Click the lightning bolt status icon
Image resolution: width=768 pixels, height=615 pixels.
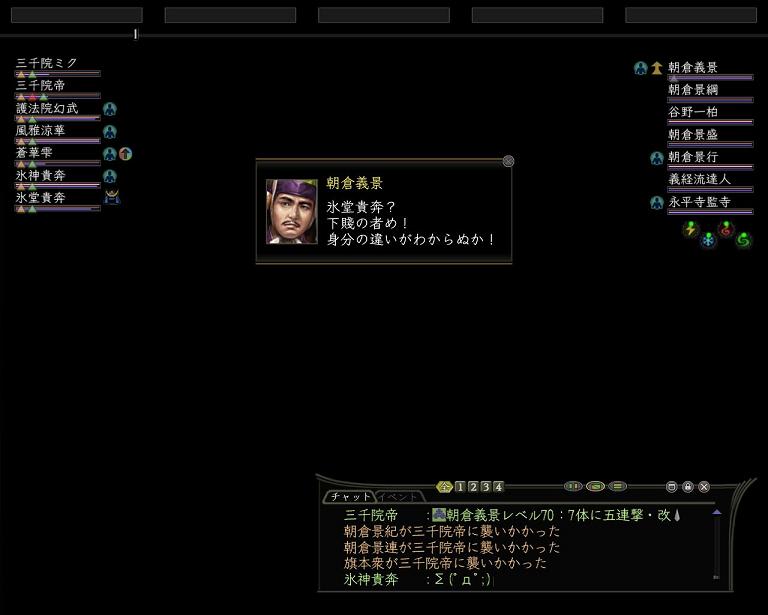690,229
